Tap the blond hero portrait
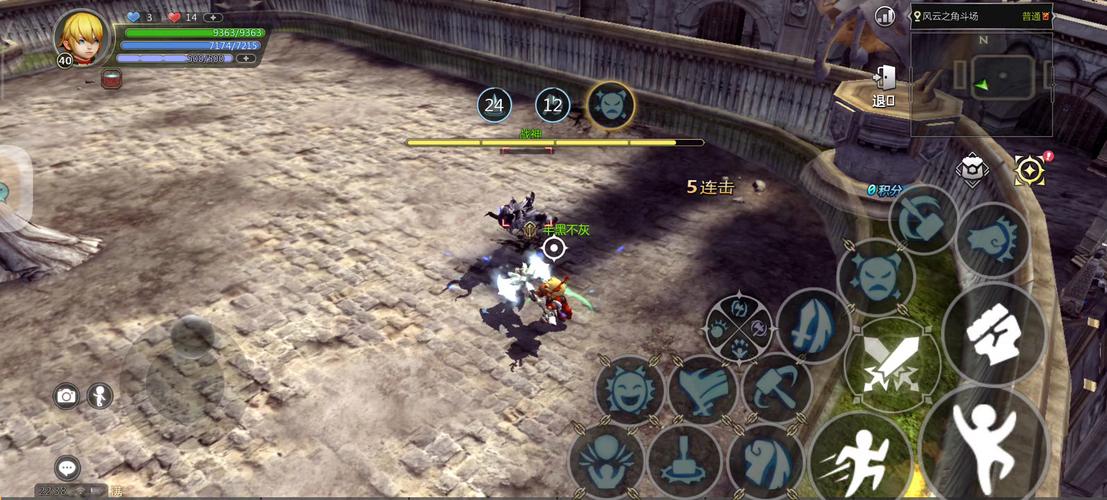The width and height of the screenshot is (1107, 500). (79, 38)
